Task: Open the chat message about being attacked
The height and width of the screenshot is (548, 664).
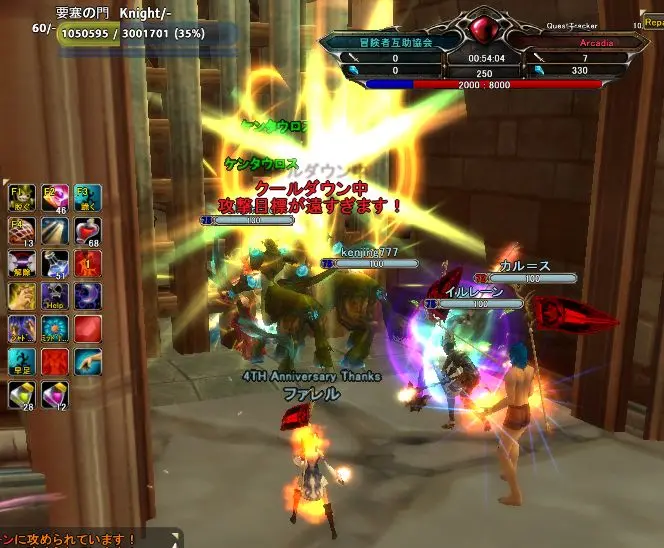Action: click(68, 540)
